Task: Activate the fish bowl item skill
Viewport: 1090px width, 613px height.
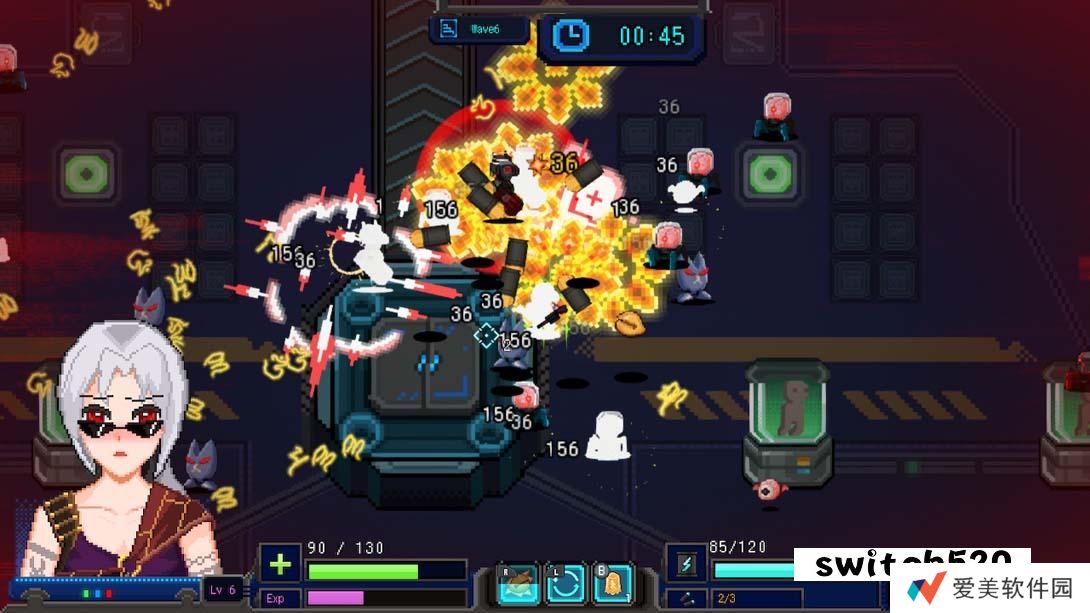Action: point(520,585)
